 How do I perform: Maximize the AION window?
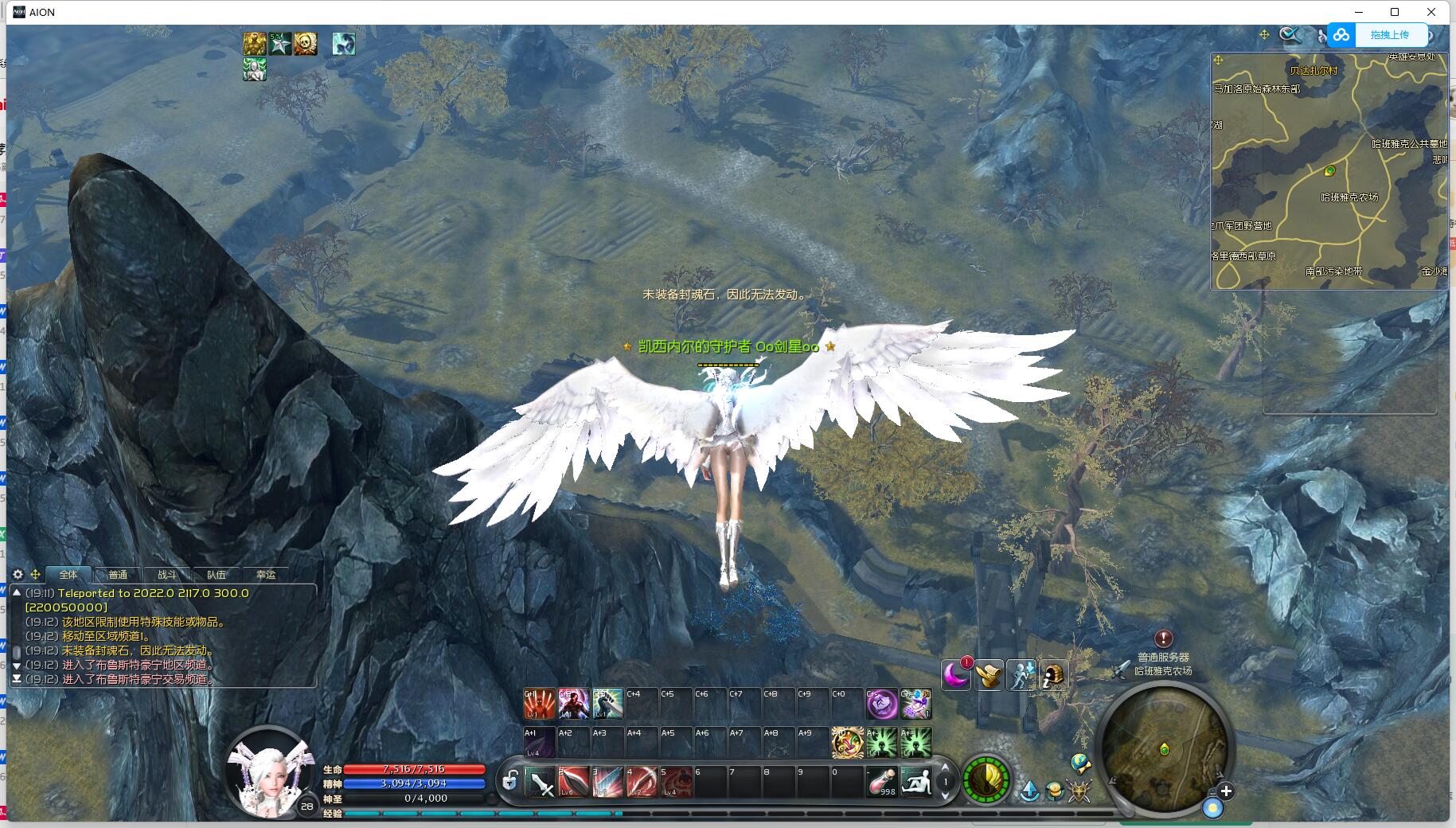pyautogui.click(x=1395, y=12)
